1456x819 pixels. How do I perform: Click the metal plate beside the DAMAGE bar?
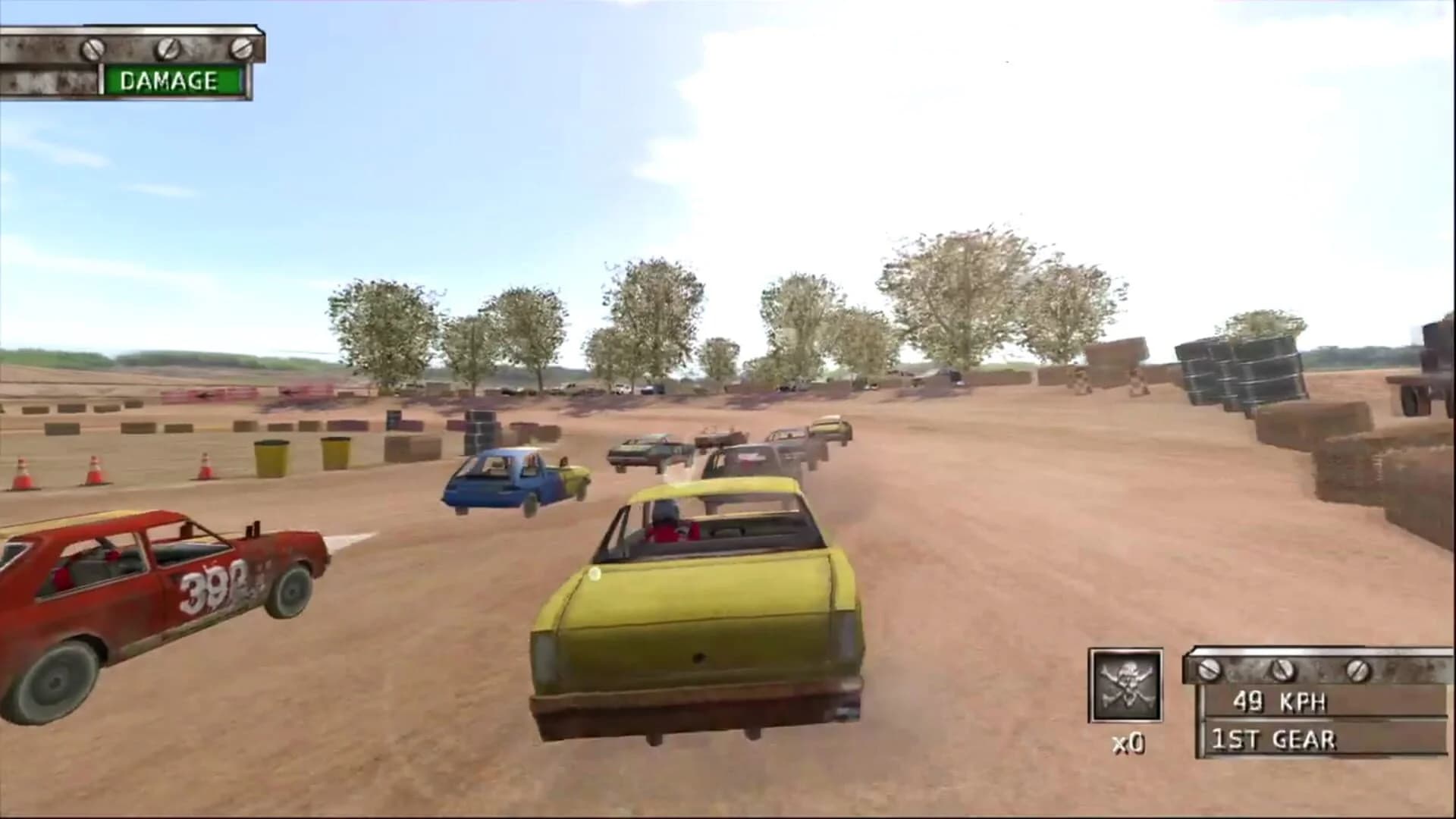(x=53, y=80)
